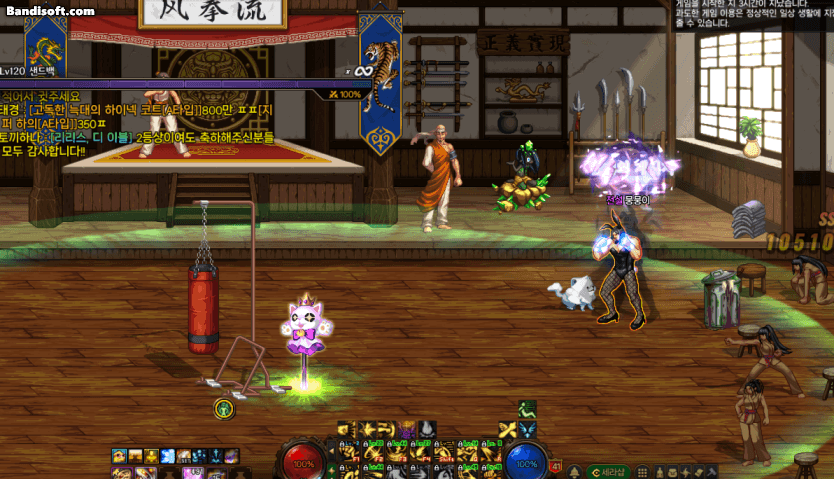The image size is (834, 479).
Task: Open the 세라샵 cash shop
Action: point(608,470)
